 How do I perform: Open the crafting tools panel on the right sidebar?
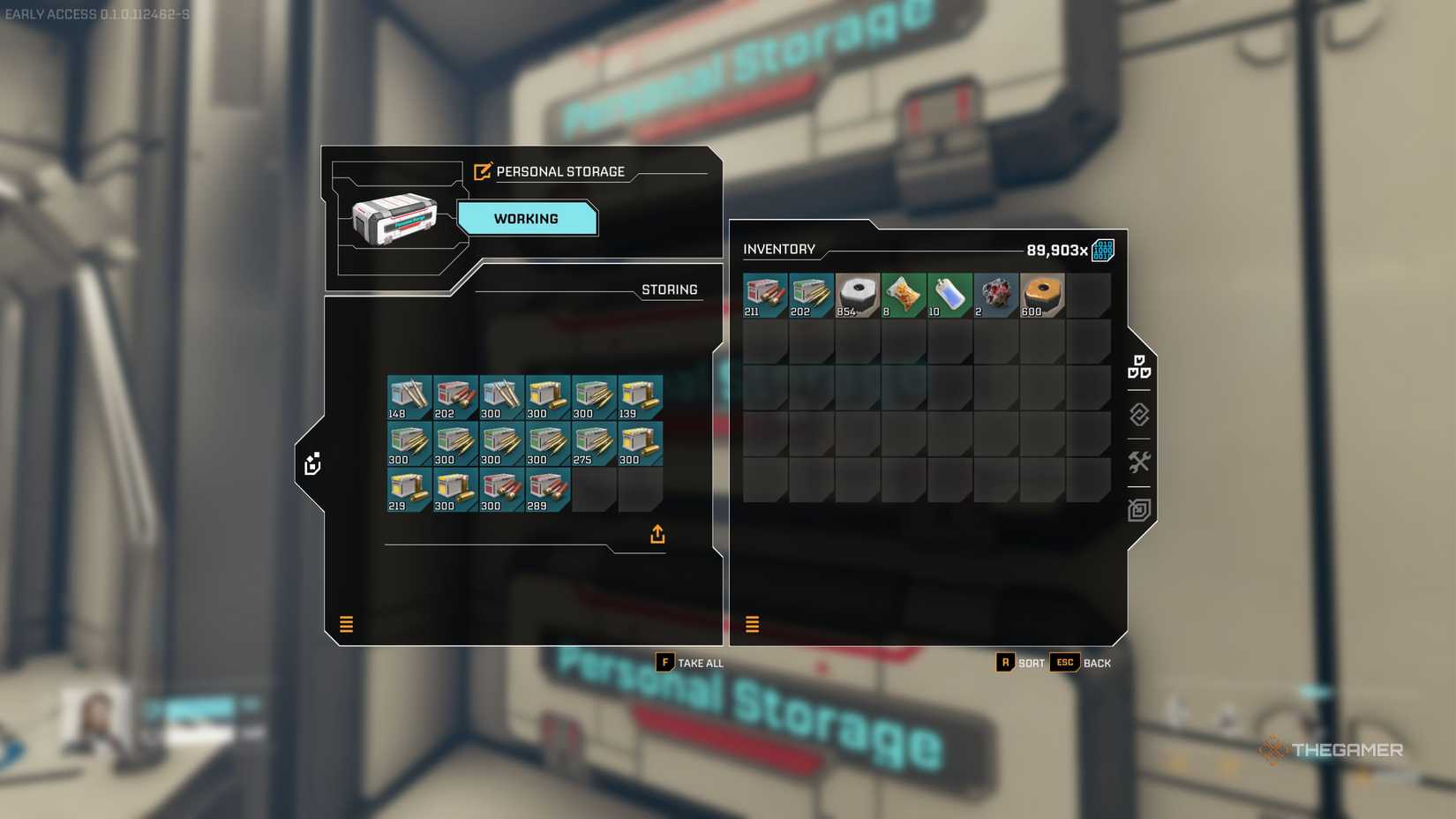(x=1138, y=461)
